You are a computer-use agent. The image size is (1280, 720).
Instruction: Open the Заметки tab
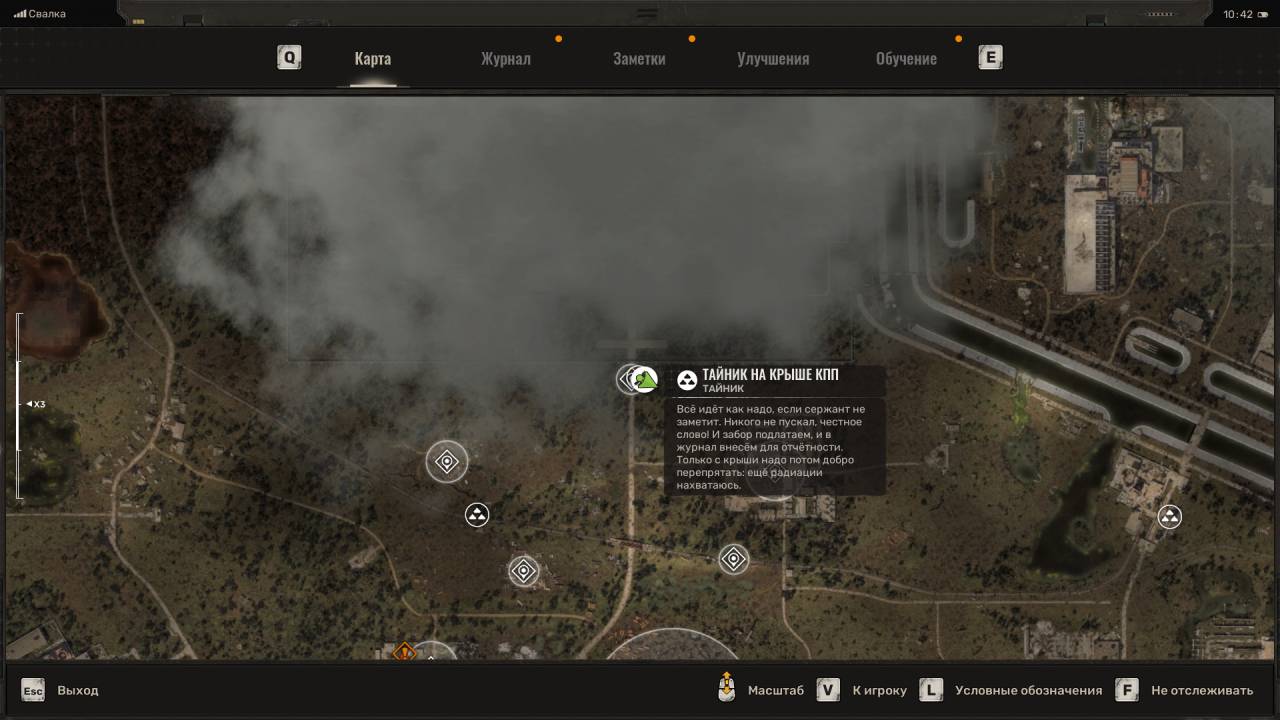(639, 58)
